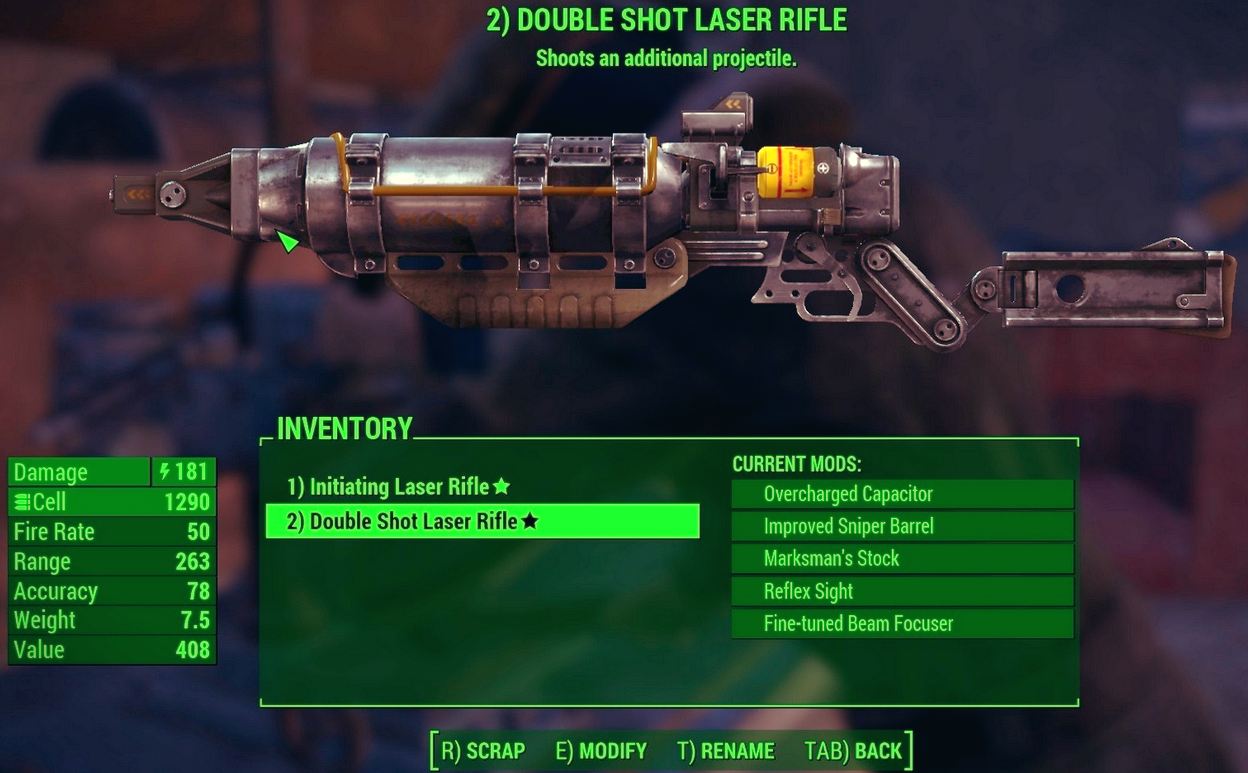
Task: Rename the selected laser rifle
Action: [726, 751]
